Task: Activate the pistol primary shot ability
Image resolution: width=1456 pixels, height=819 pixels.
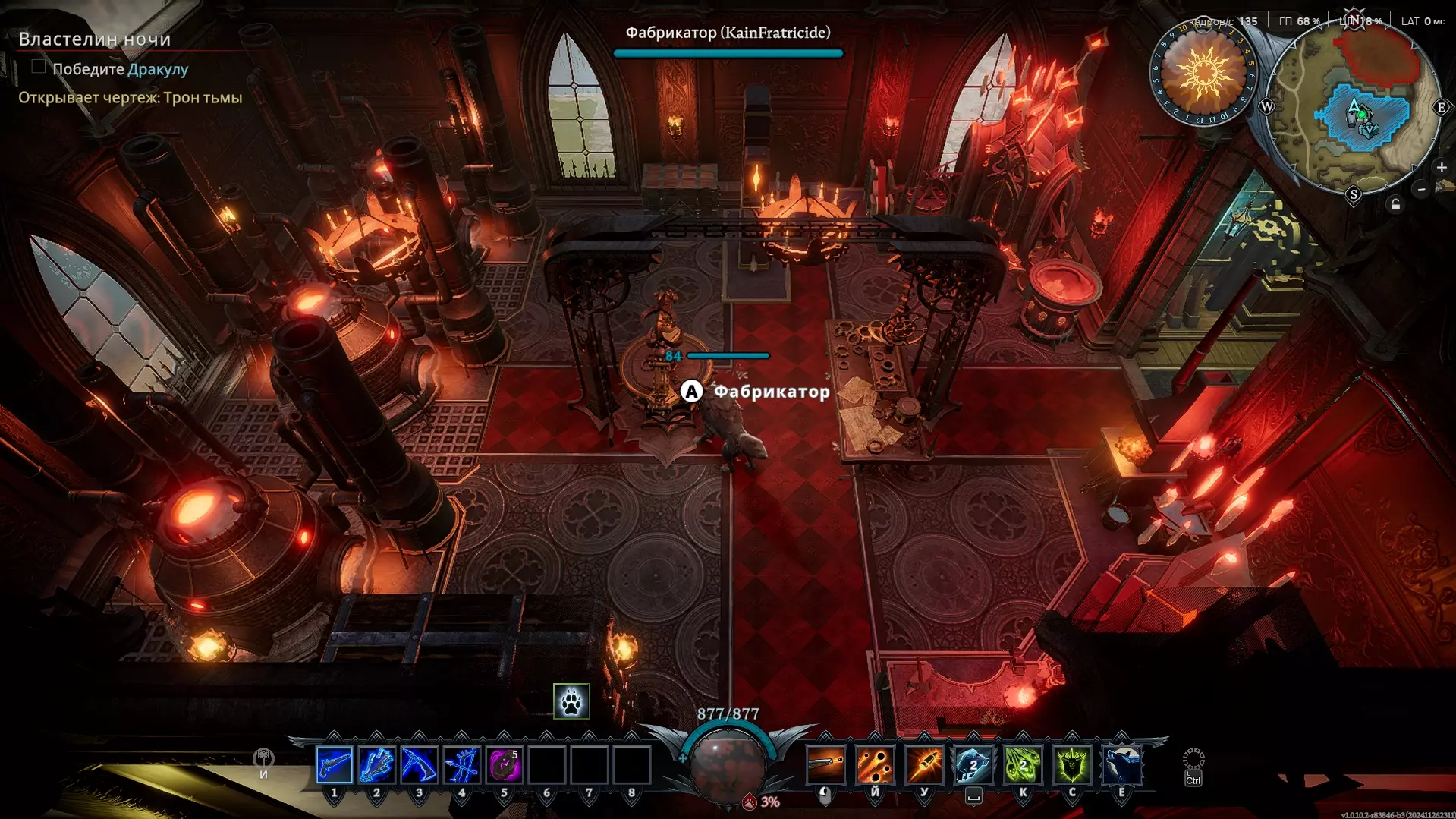Action: coord(825,764)
